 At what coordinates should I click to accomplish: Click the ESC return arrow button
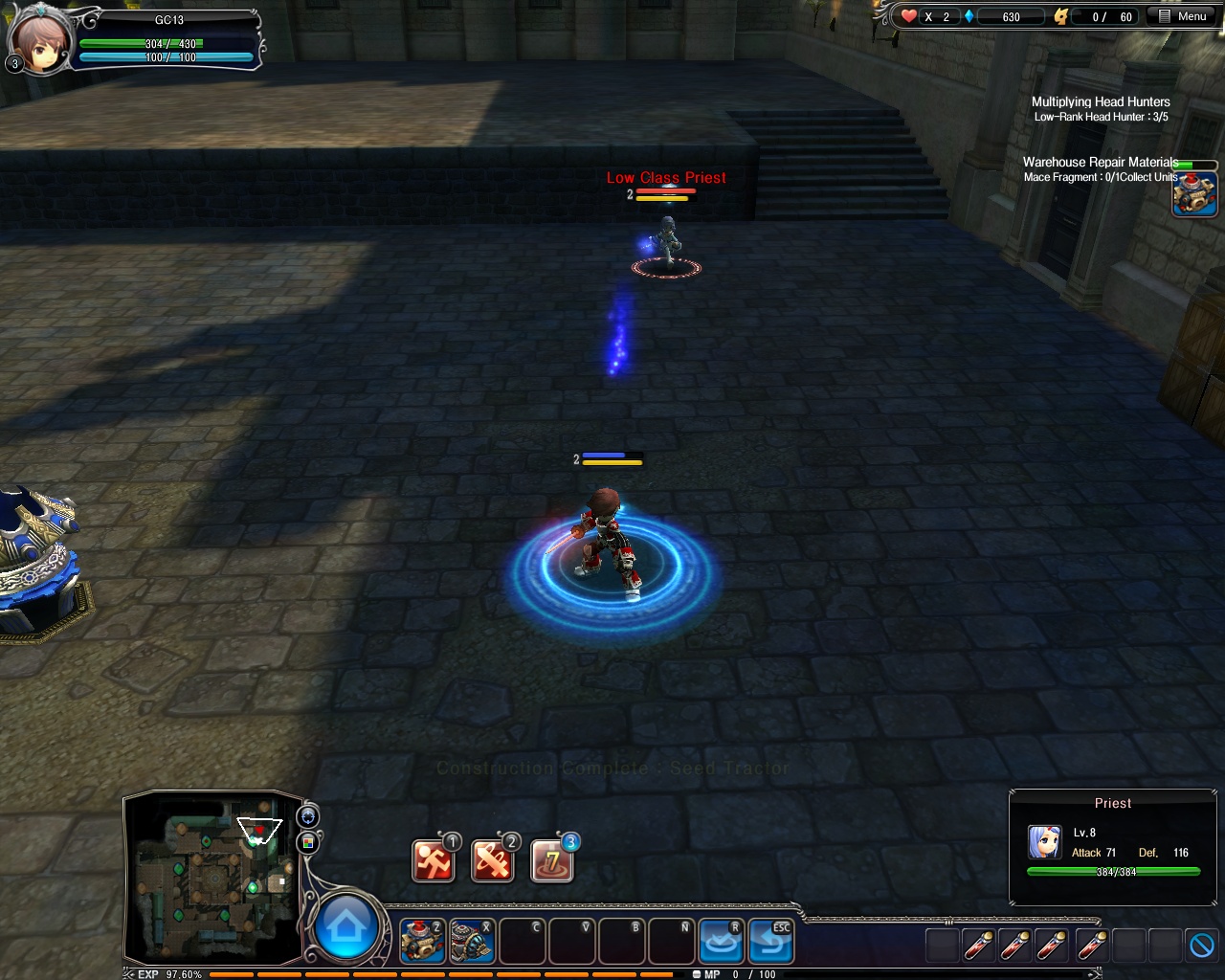(x=770, y=942)
